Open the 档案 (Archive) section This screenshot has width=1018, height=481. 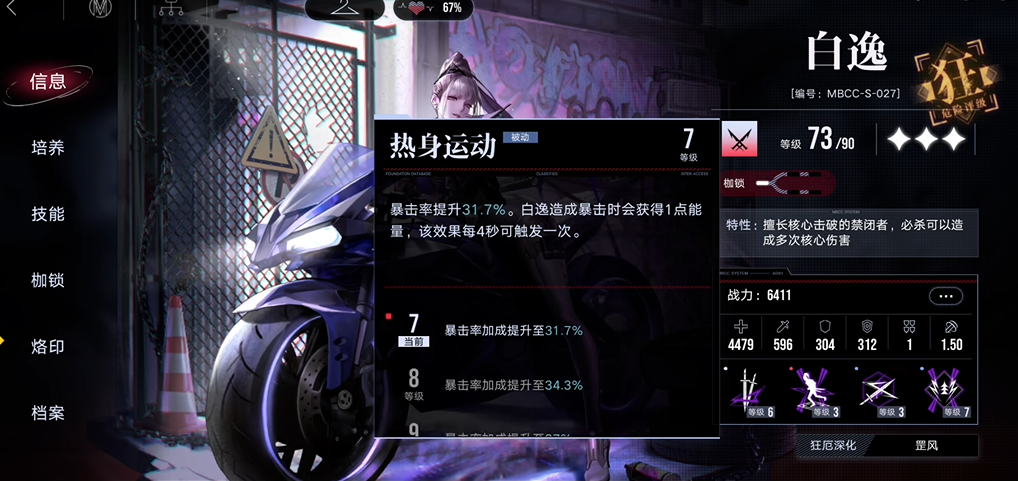pyautogui.click(x=48, y=413)
